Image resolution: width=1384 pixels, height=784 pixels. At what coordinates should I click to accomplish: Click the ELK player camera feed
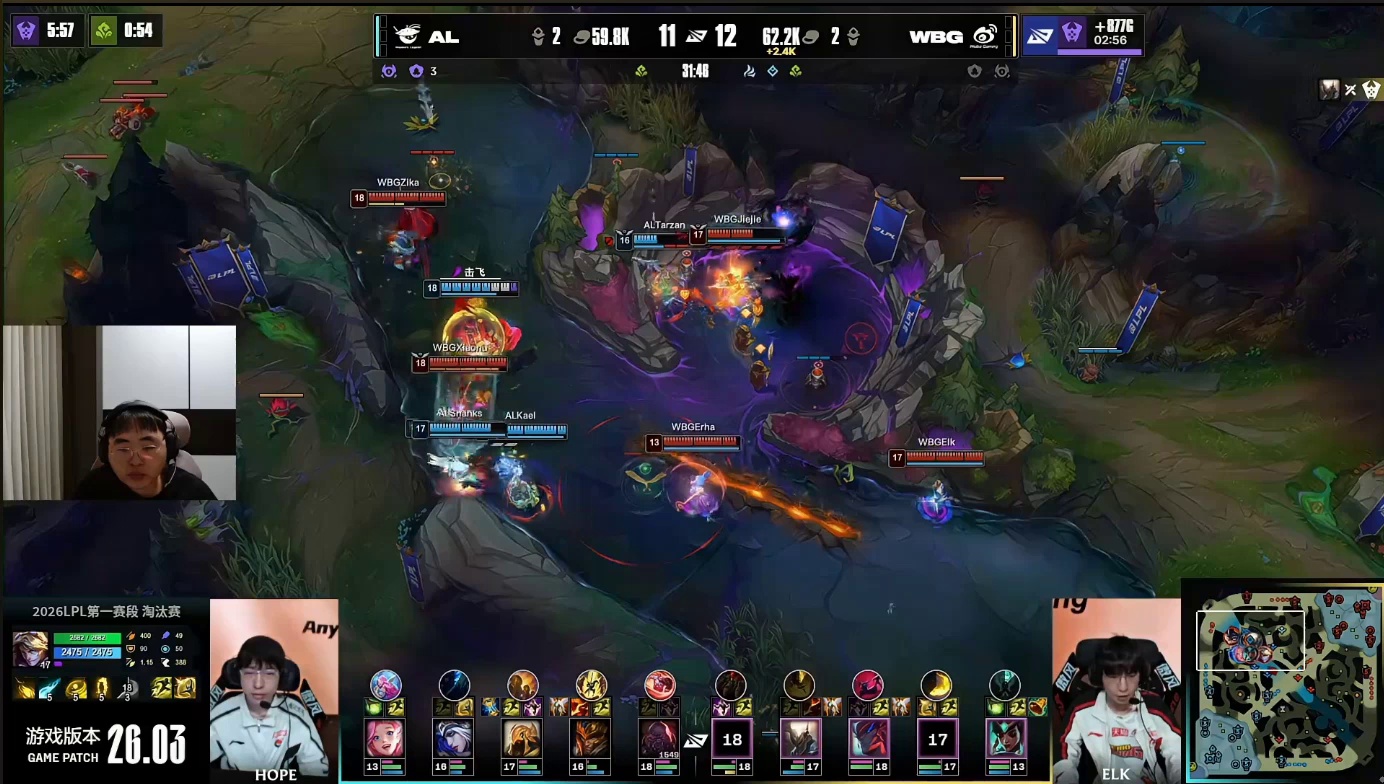point(1116,690)
